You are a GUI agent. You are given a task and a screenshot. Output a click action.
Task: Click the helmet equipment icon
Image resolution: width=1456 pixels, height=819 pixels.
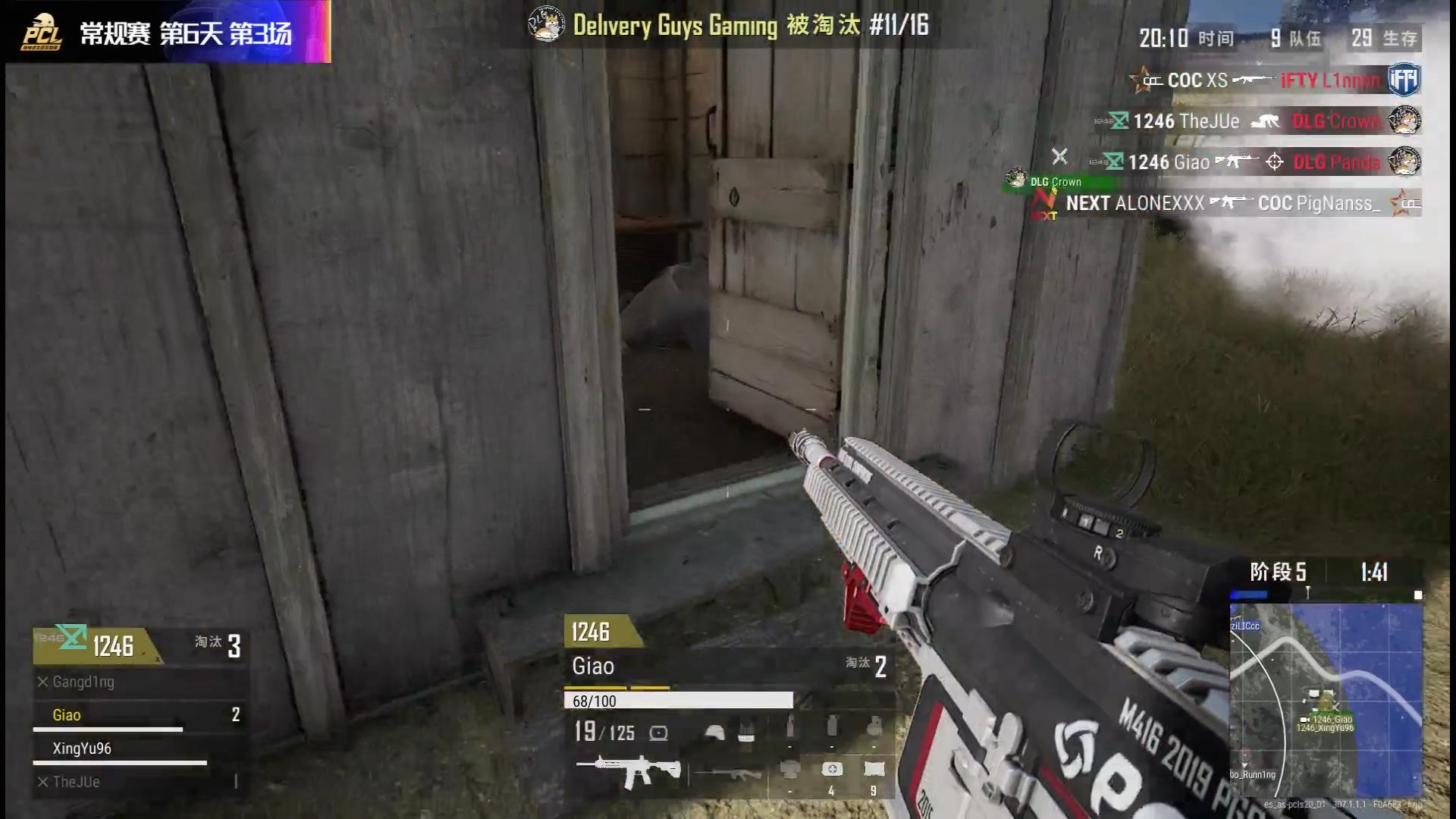714,732
